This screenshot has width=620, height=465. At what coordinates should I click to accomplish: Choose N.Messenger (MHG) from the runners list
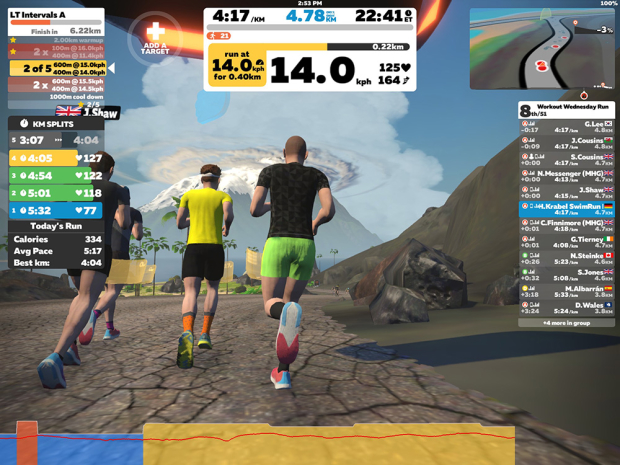[566, 176]
